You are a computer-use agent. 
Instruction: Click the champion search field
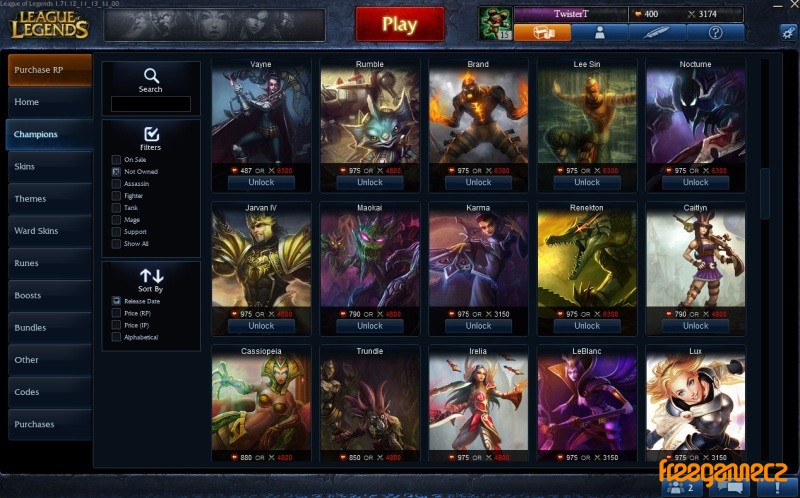point(151,104)
